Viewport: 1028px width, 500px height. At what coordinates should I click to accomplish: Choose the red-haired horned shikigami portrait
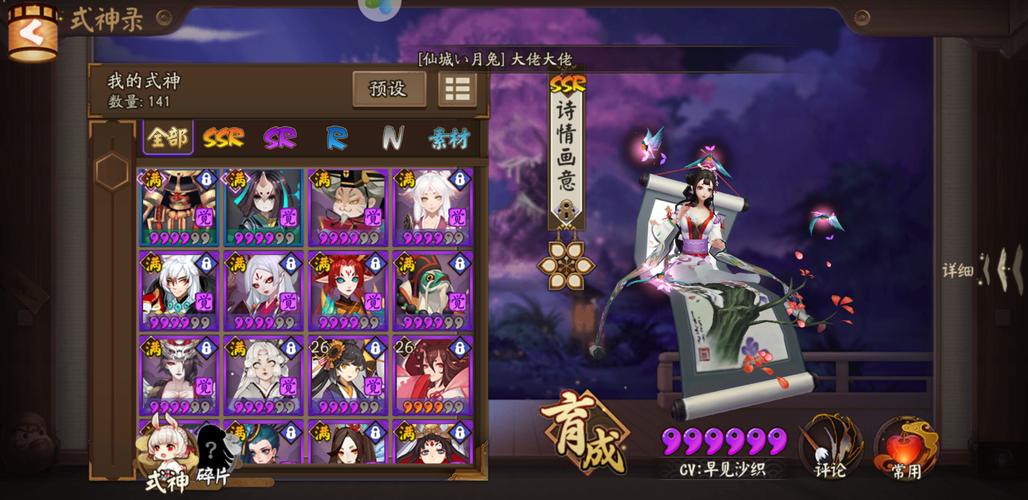point(347,290)
